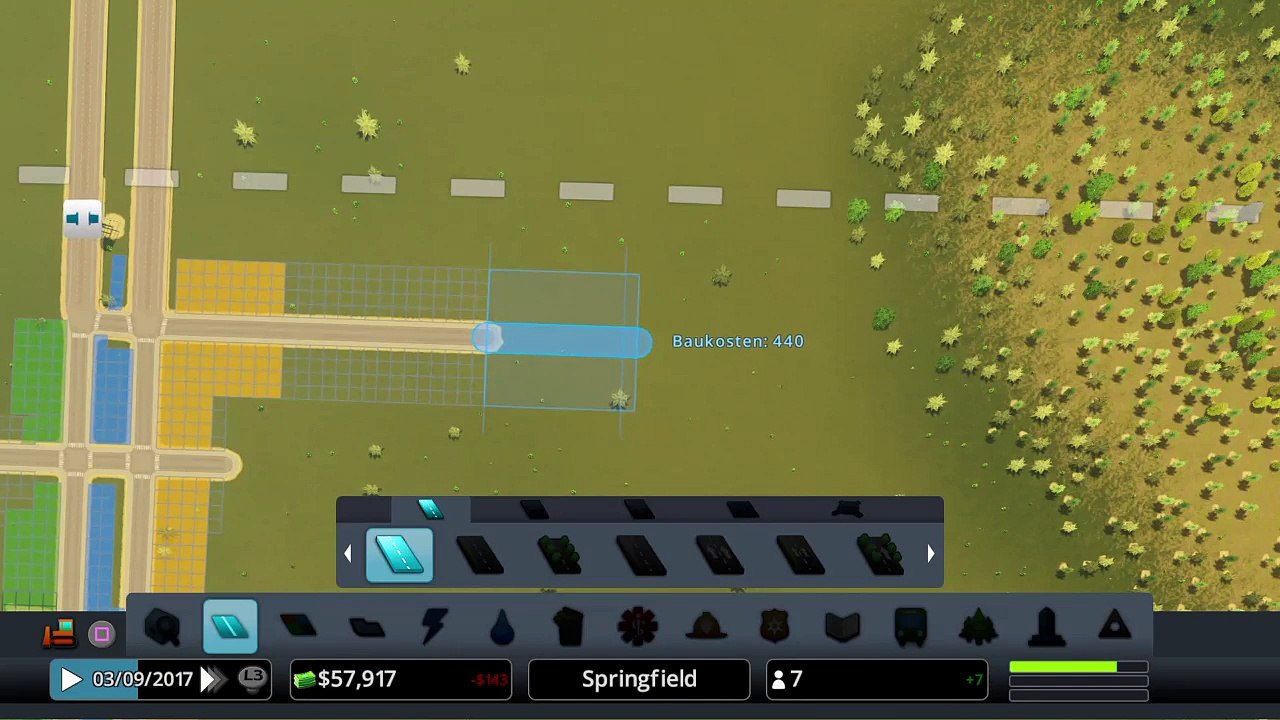
Task: Open the population info panel
Action: click(x=876, y=680)
